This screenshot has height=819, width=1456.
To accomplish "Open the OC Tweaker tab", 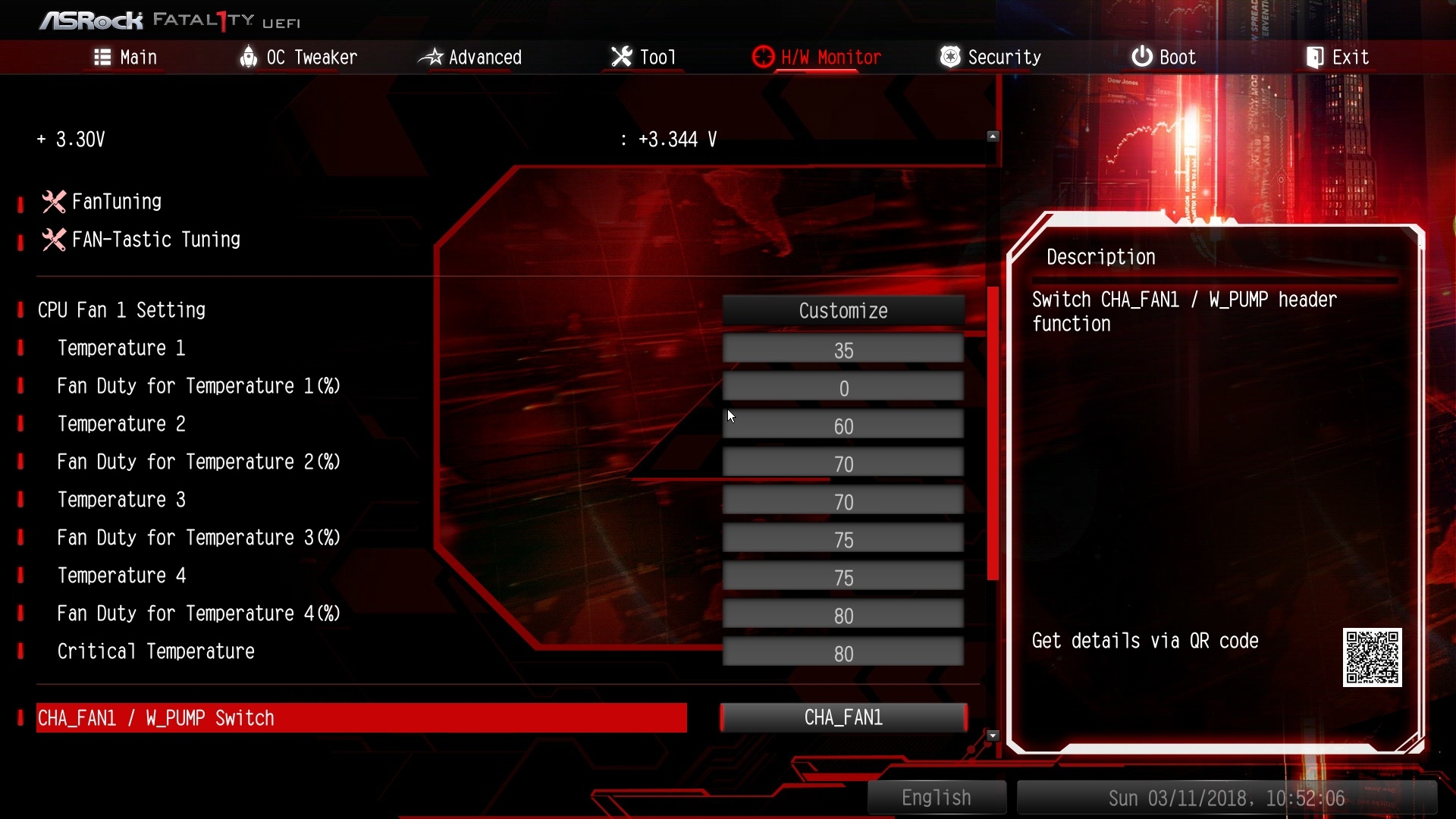I will pos(298,58).
